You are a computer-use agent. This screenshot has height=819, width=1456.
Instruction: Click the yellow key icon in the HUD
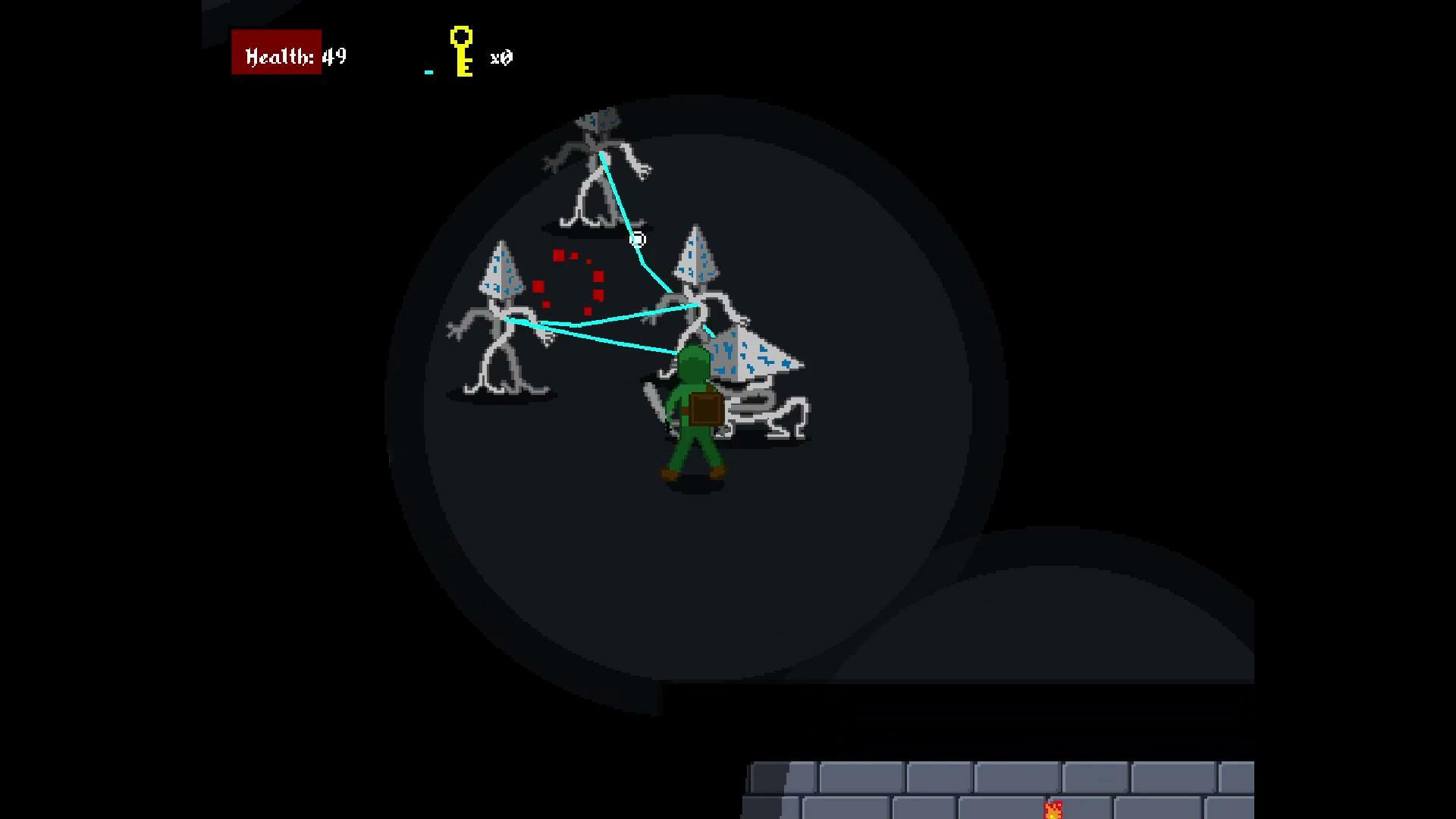click(460, 52)
